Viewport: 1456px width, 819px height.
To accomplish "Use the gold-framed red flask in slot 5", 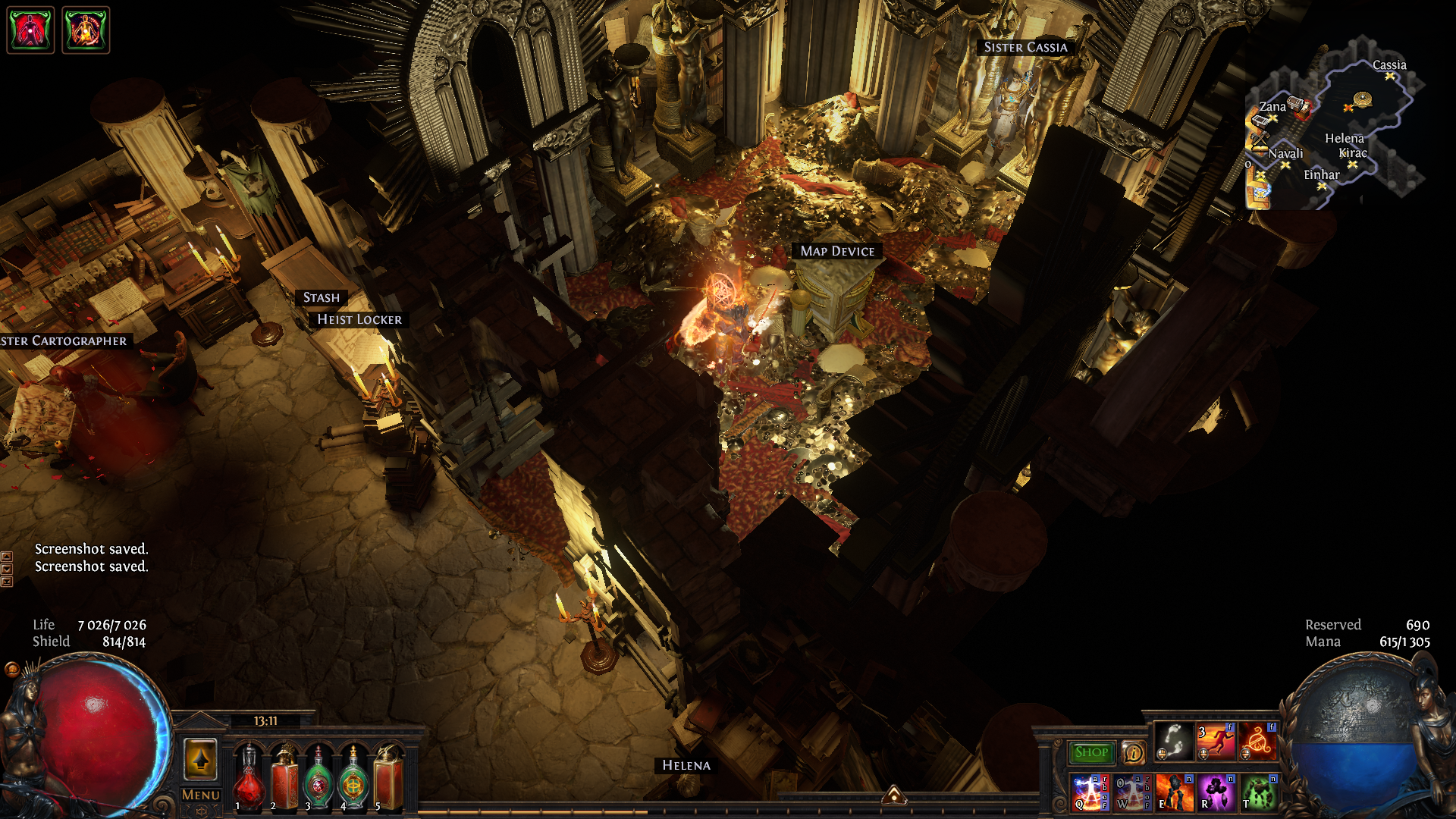I will click(x=388, y=777).
